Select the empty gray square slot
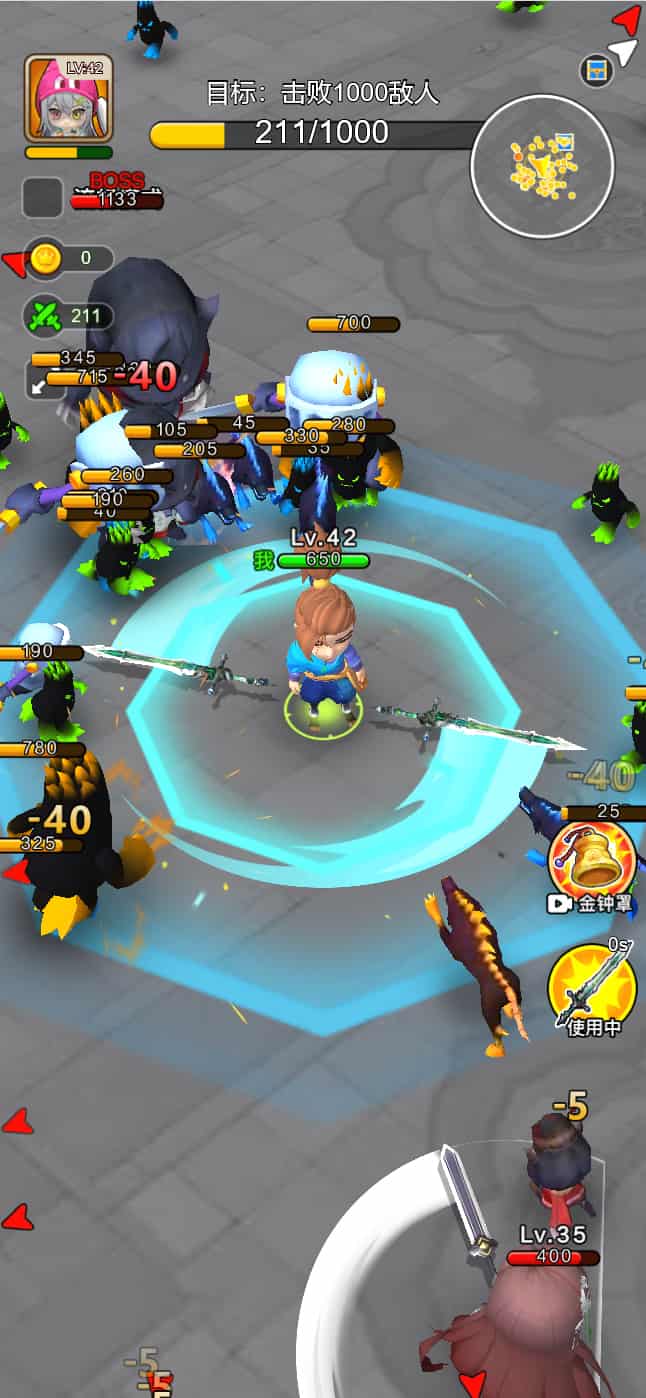Screen dimensions: 646x1398 tap(43, 197)
